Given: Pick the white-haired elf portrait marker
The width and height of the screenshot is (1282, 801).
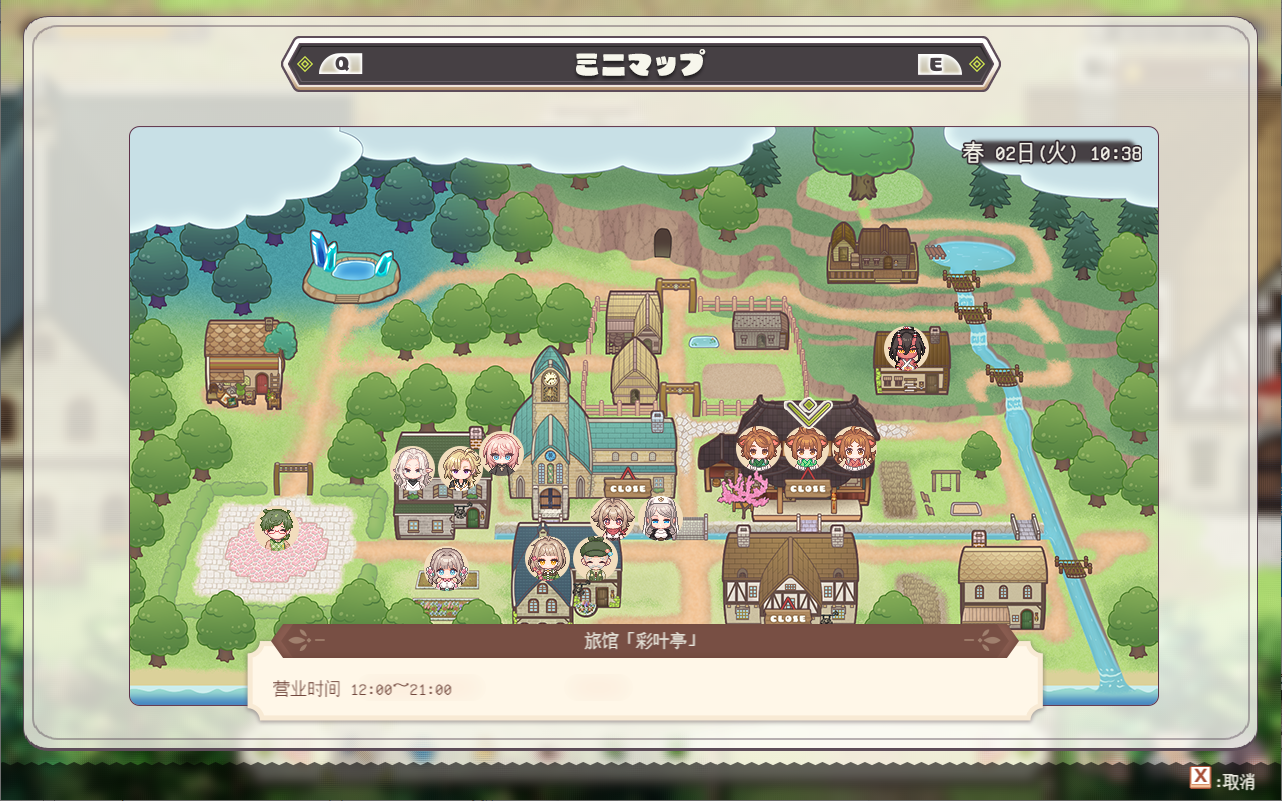Looking at the screenshot, I should point(414,468).
